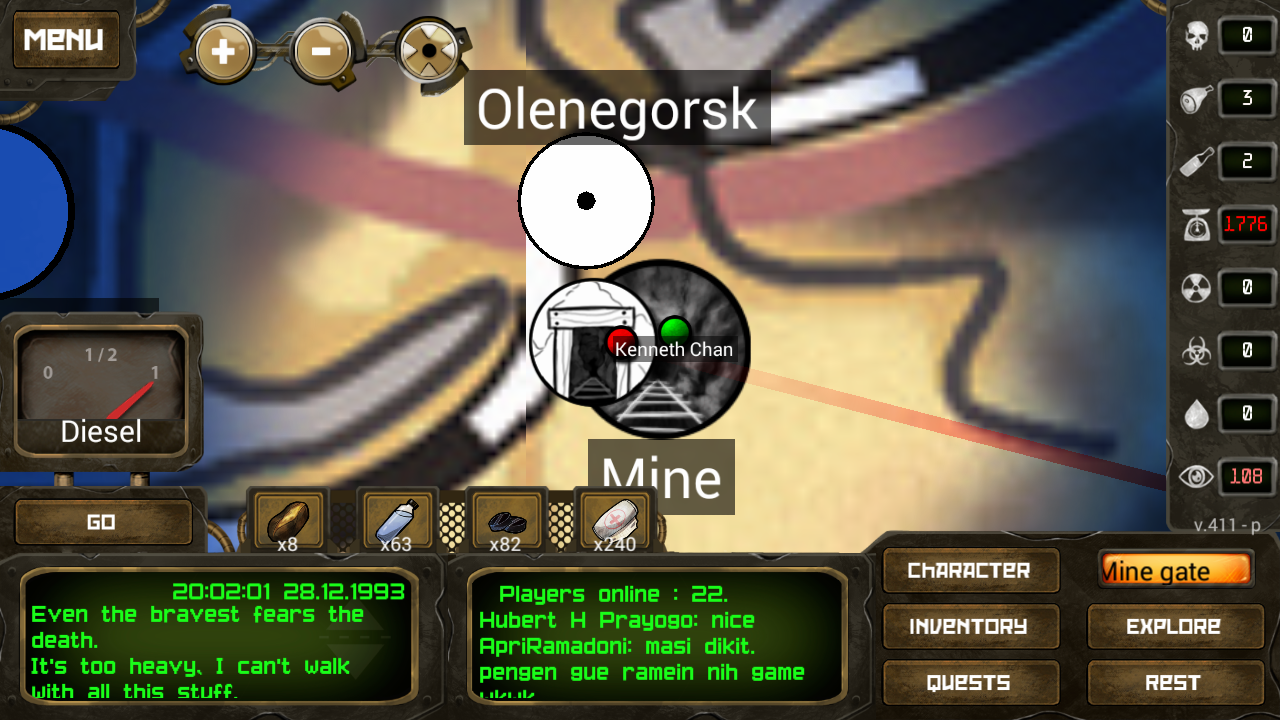Use the bandage slot x240
The height and width of the screenshot is (720, 1280).
pyautogui.click(x=614, y=521)
